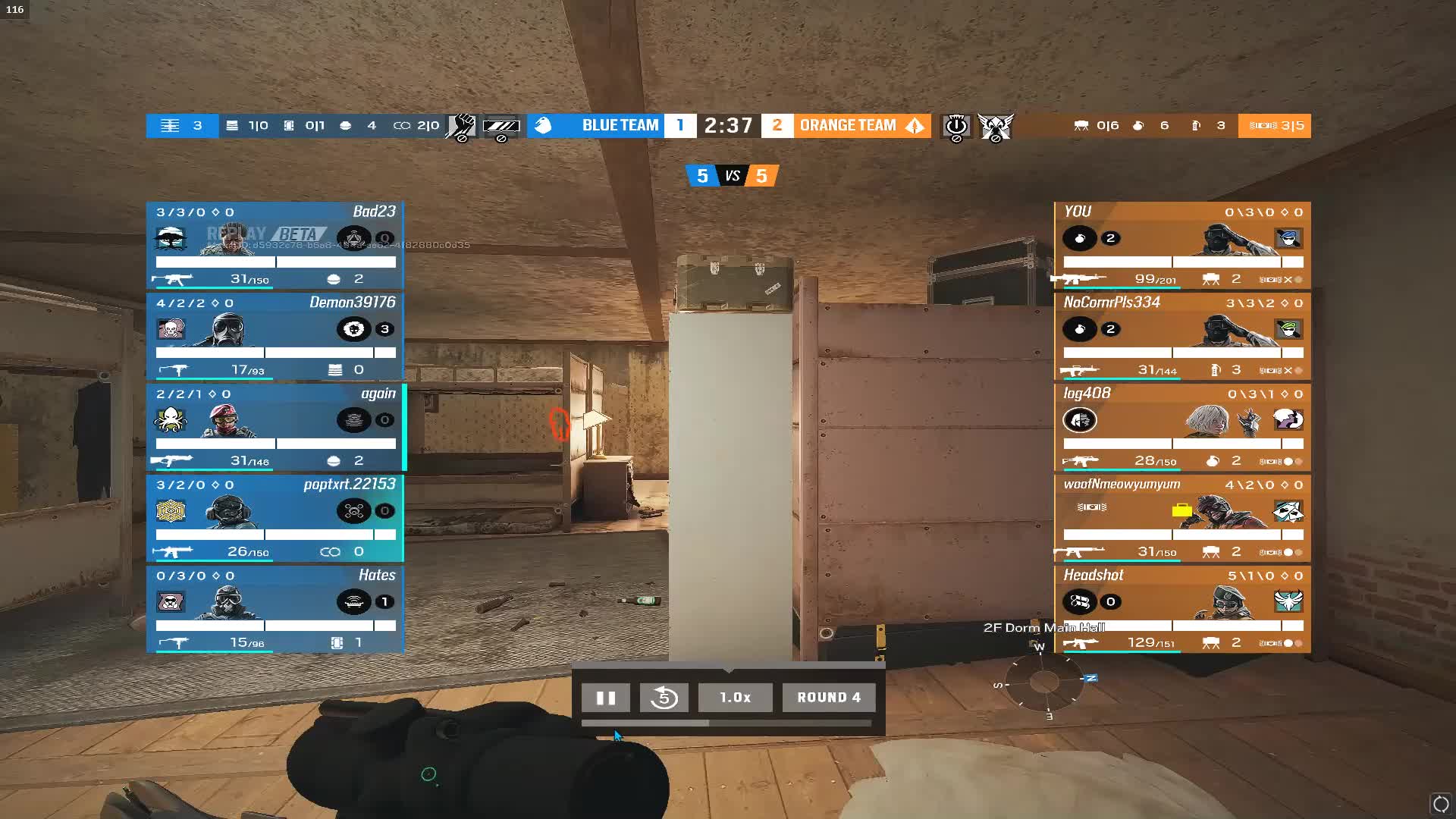The height and width of the screenshot is (819, 1456).
Task: Change the 1.0x playback speed
Action: point(735,697)
